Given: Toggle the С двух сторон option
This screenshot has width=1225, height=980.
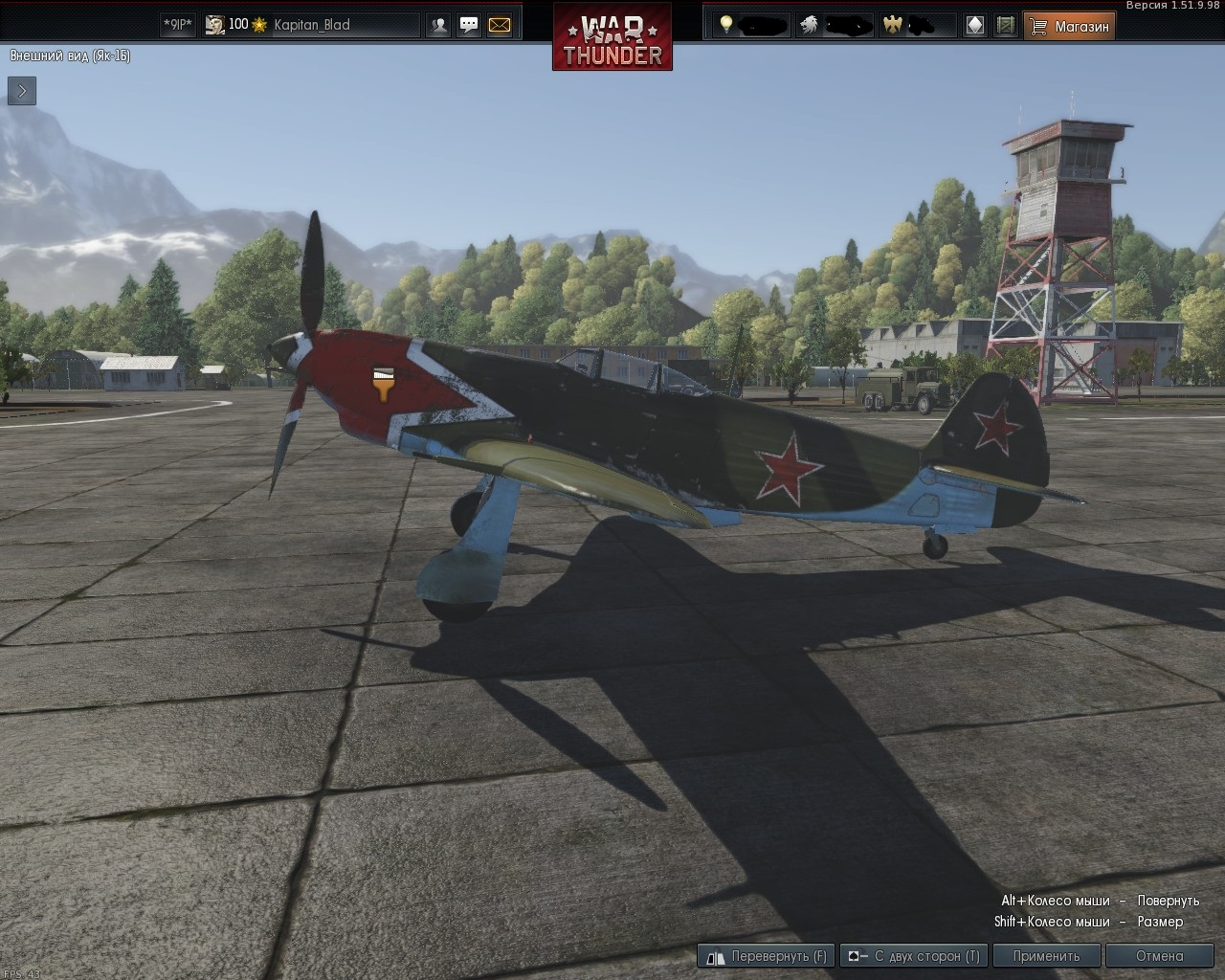Looking at the screenshot, I should pyautogui.click(x=913, y=955).
